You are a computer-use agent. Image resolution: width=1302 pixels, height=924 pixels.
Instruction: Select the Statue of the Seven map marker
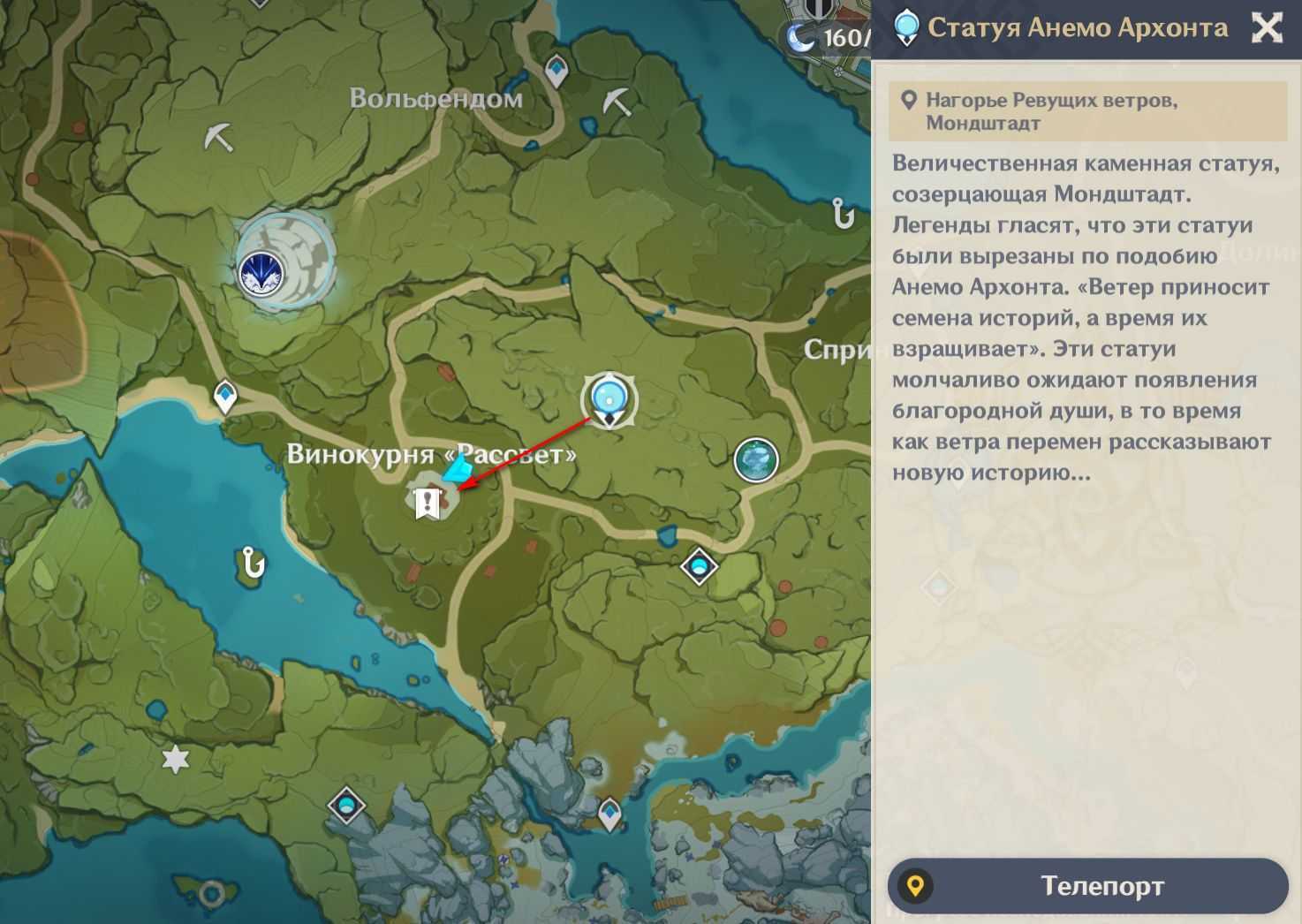click(609, 398)
